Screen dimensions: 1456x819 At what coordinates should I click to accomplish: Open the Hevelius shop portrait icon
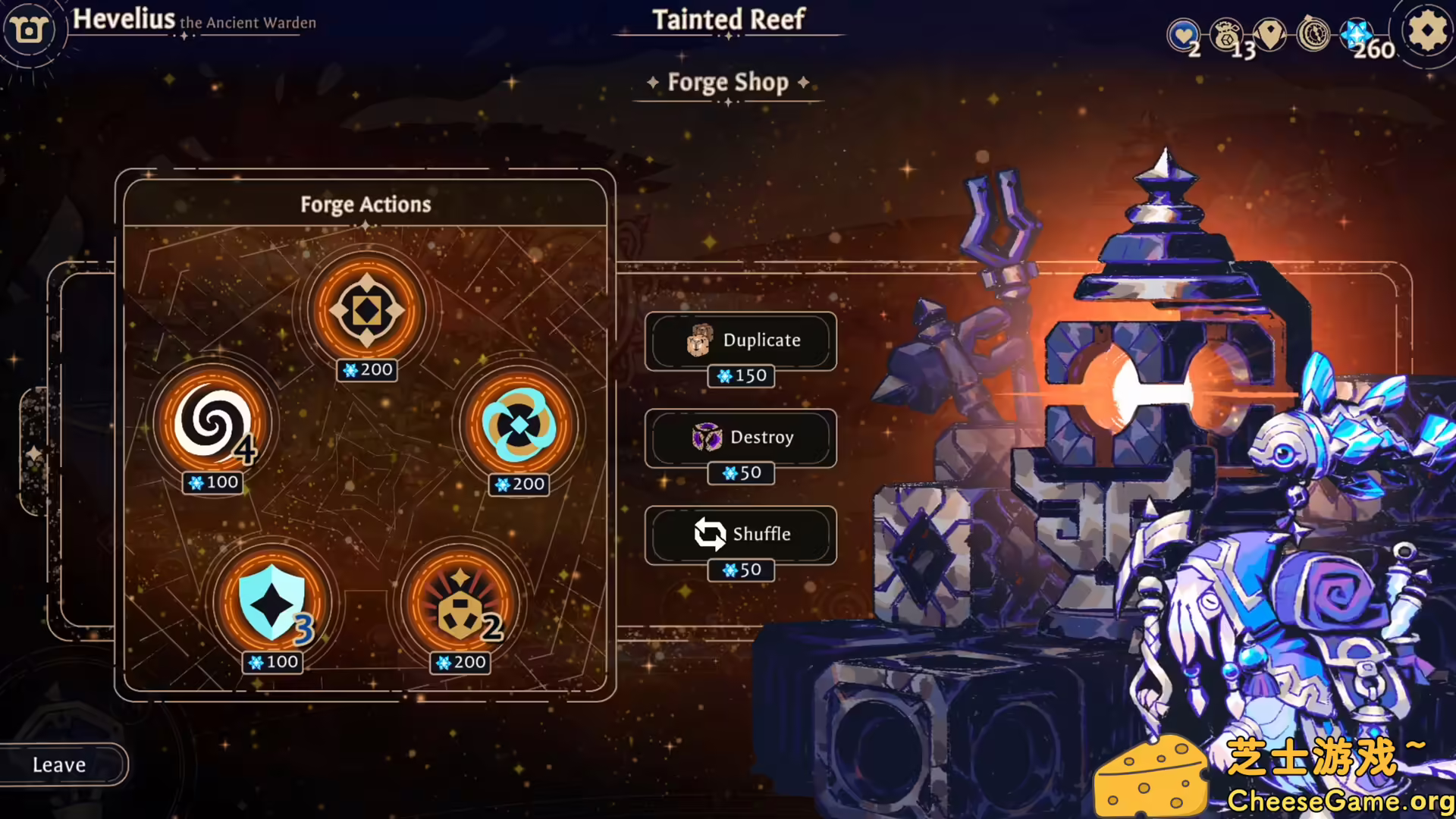[x=30, y=29]
